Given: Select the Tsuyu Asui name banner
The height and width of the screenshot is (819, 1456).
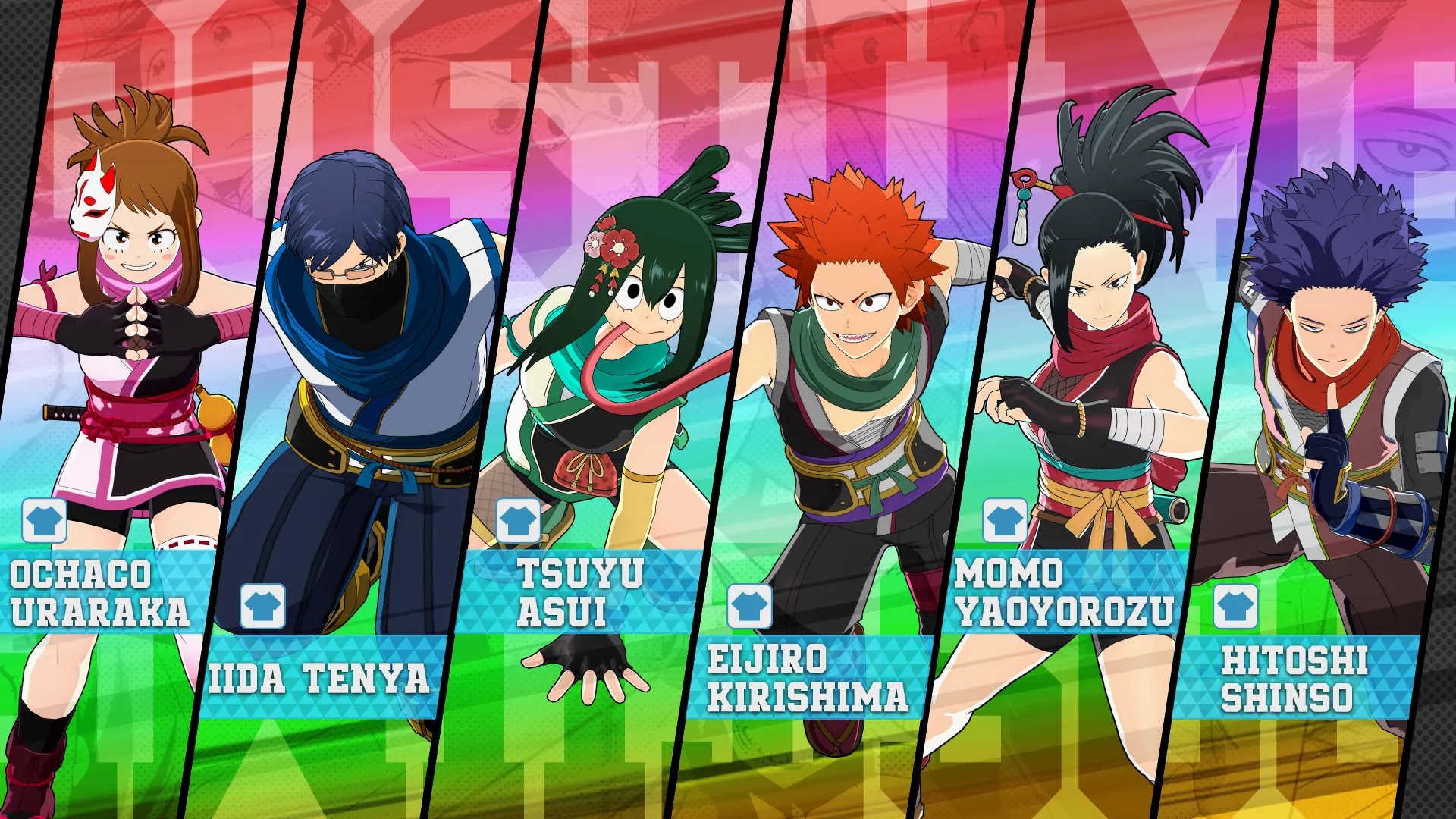Looking at the screenshot, I should coord(580,593).
